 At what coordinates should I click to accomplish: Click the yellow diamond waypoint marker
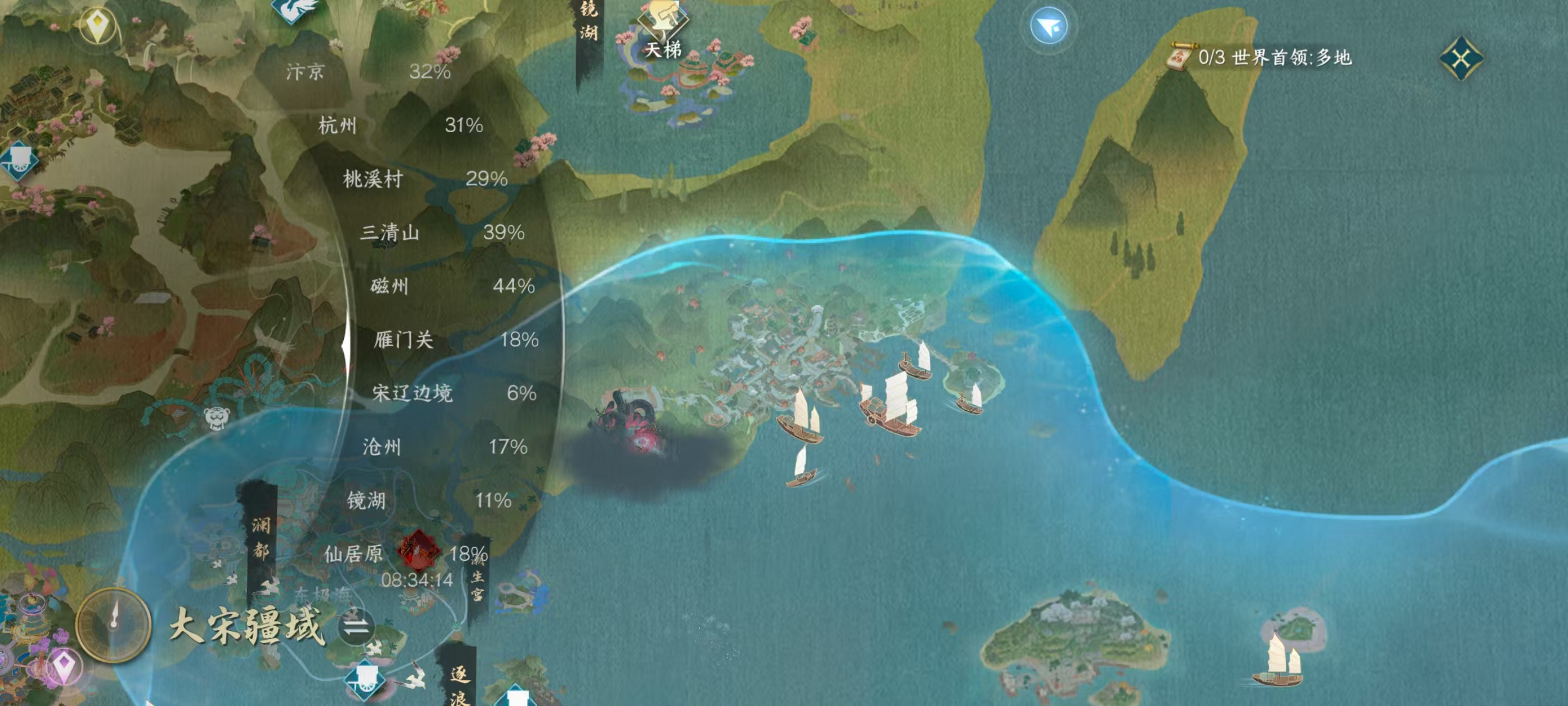point(97,25)
